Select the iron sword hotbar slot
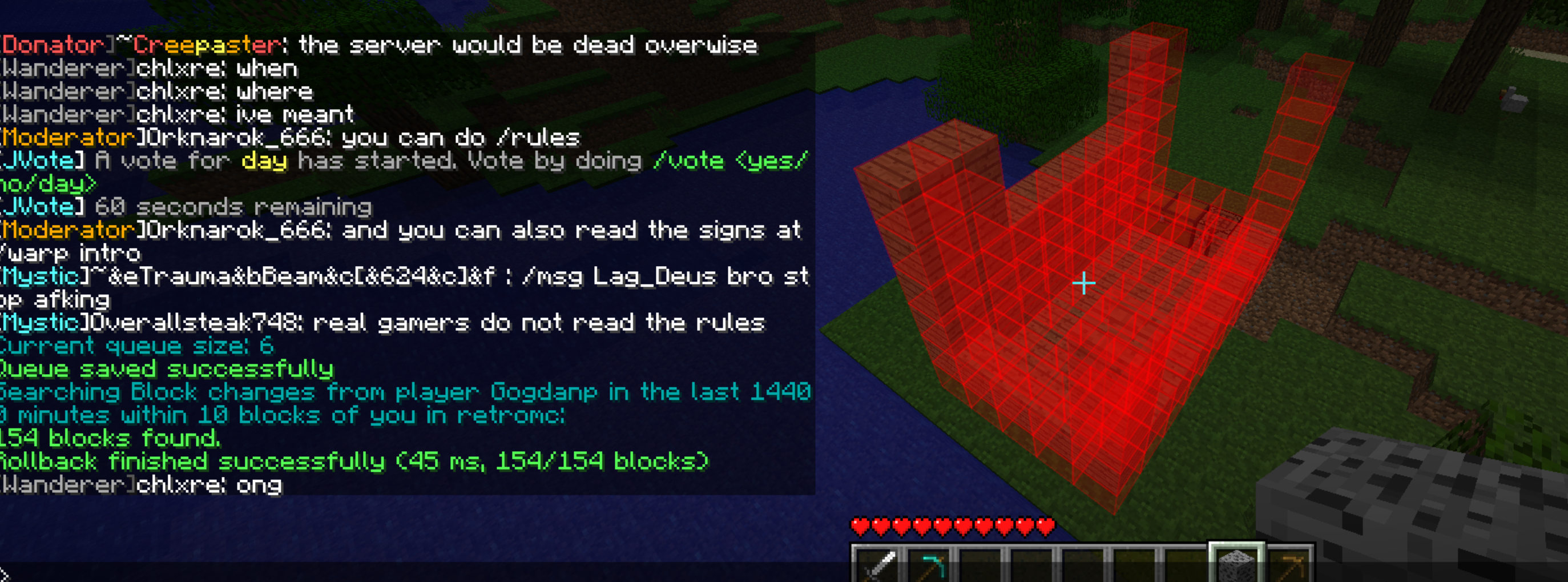This screenshot has height=582, width=1568. pos(878,566)
